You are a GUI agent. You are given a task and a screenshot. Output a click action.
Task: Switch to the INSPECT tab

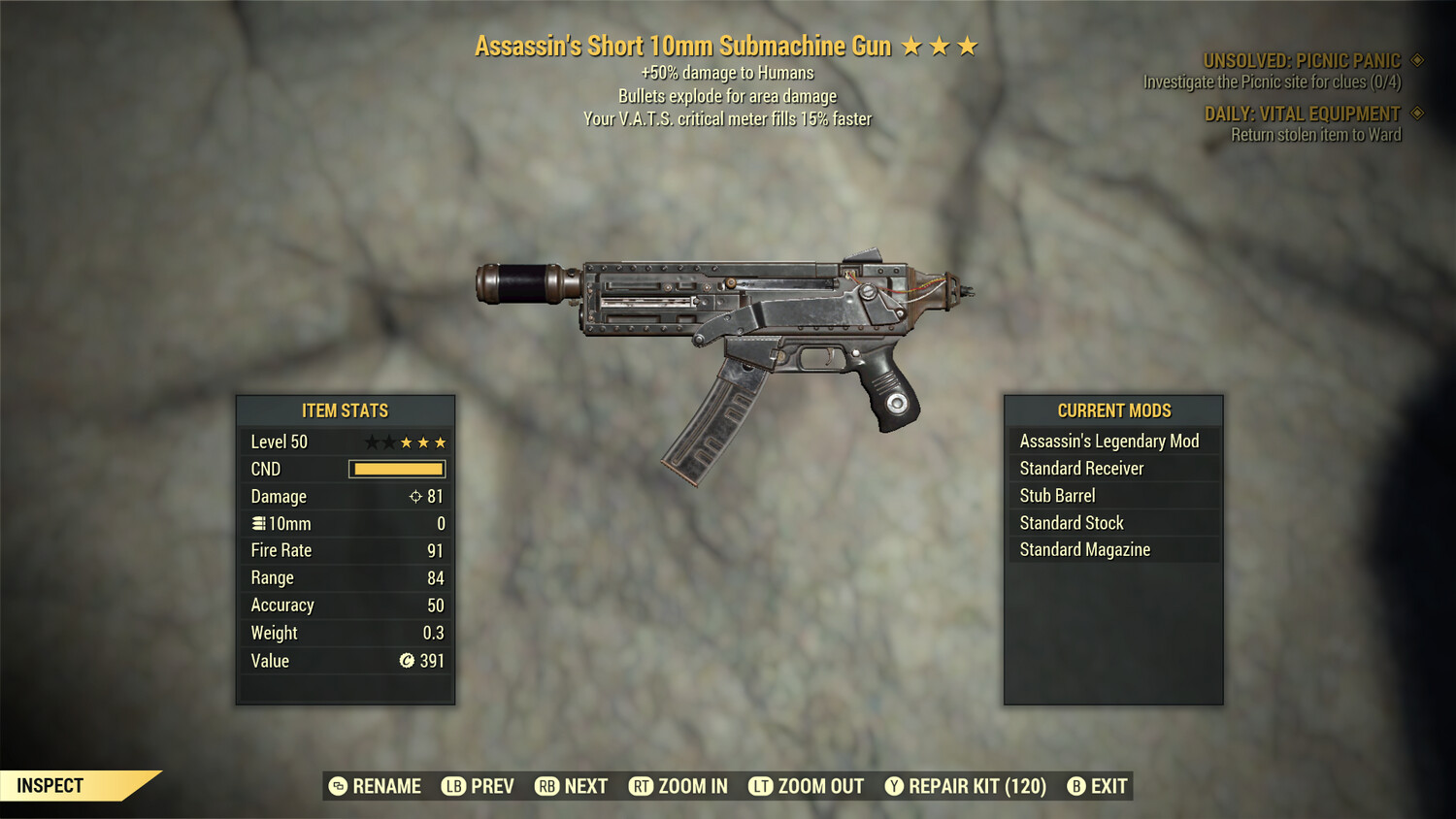[x=50, y=785]
